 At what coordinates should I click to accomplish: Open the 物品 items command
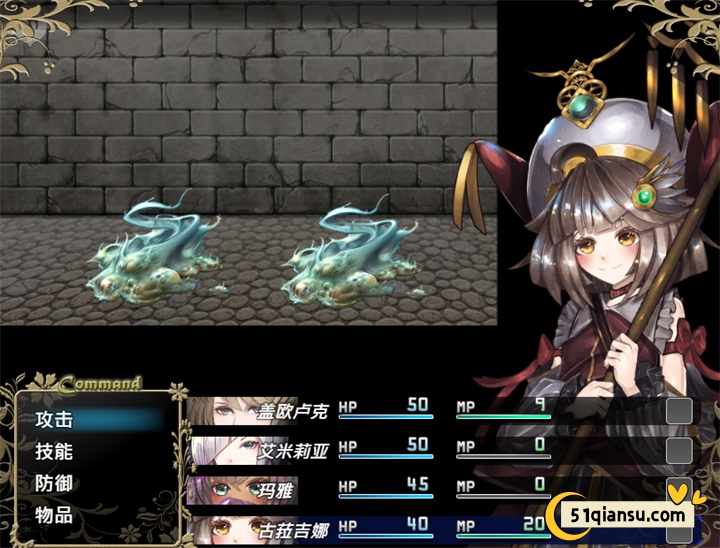point(56,516)
